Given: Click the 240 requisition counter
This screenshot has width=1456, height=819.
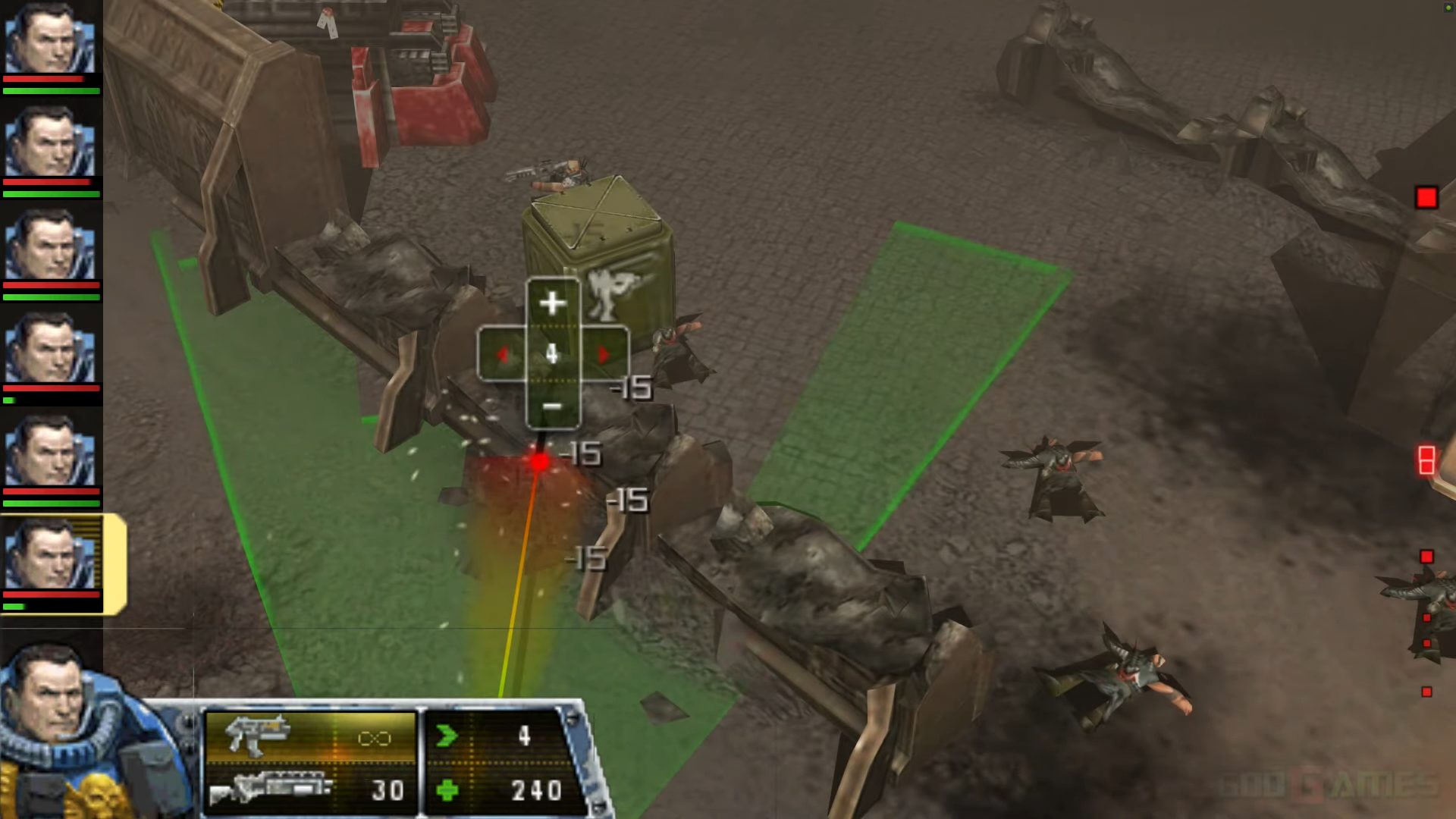Looking at the screenshot, I should click(x=536, y=791).
